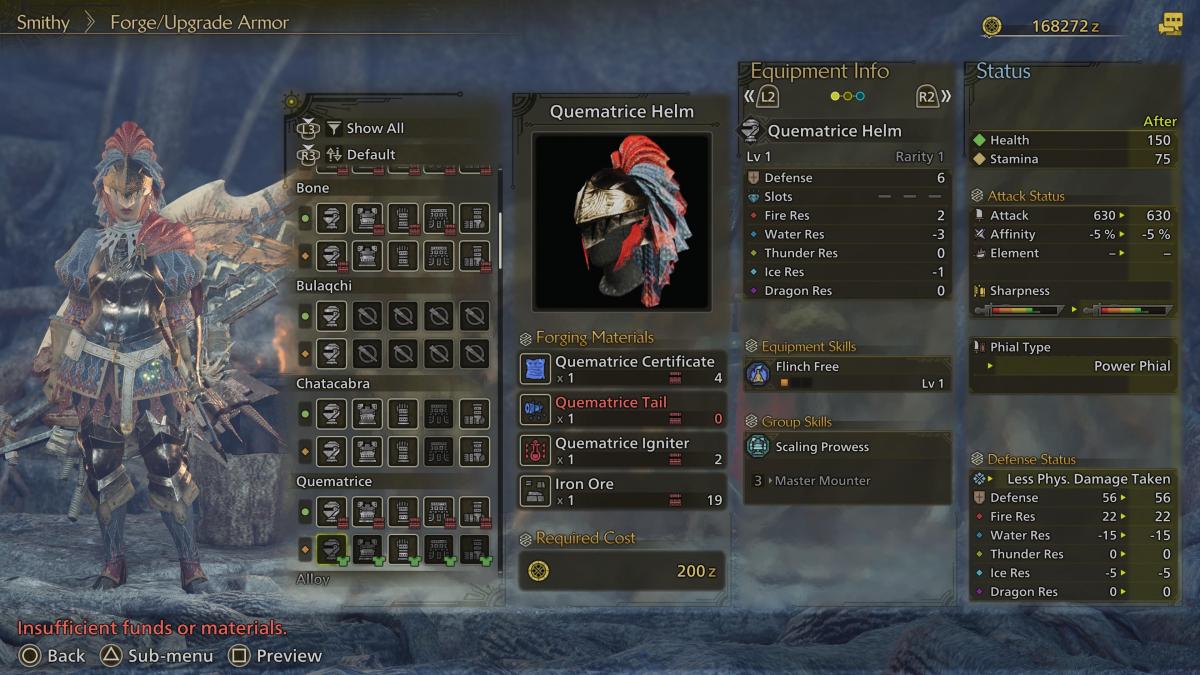Viewport: 1200px width, 675px height.
Task: Click the Quematrice Igniter material row
Action: [x=622, y=451]
